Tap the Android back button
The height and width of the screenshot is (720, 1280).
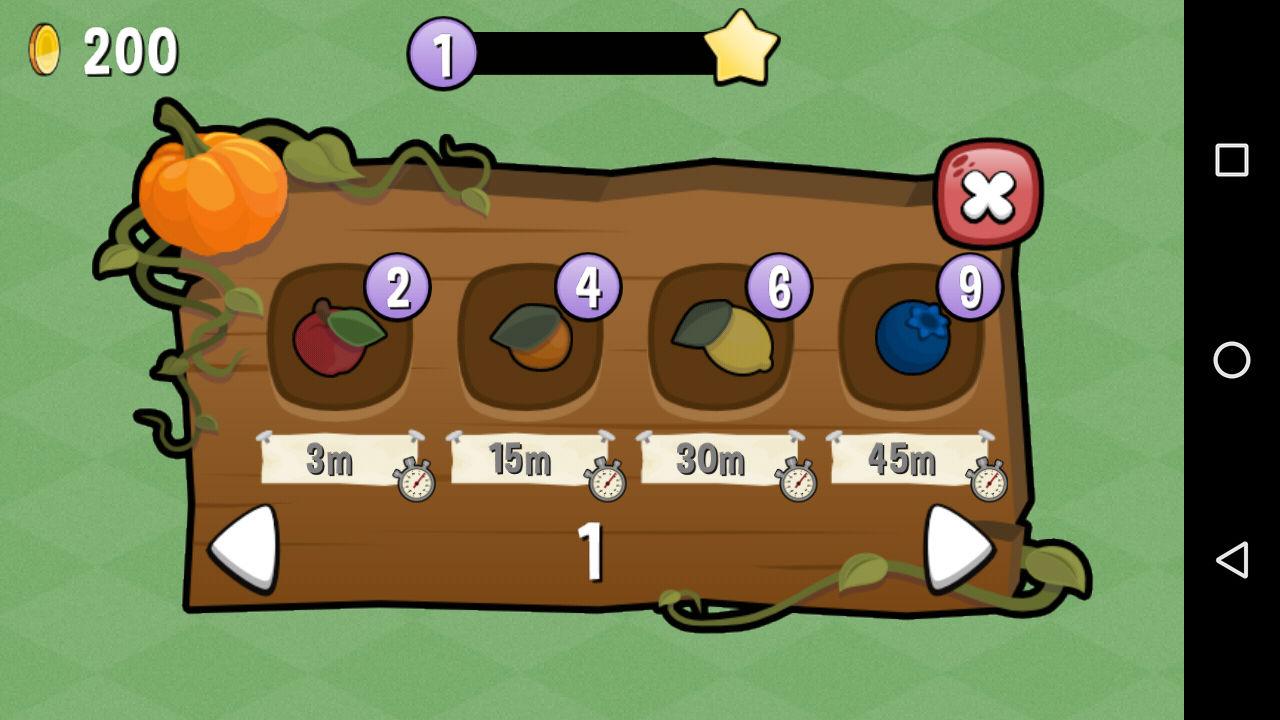pos(1232,560)
